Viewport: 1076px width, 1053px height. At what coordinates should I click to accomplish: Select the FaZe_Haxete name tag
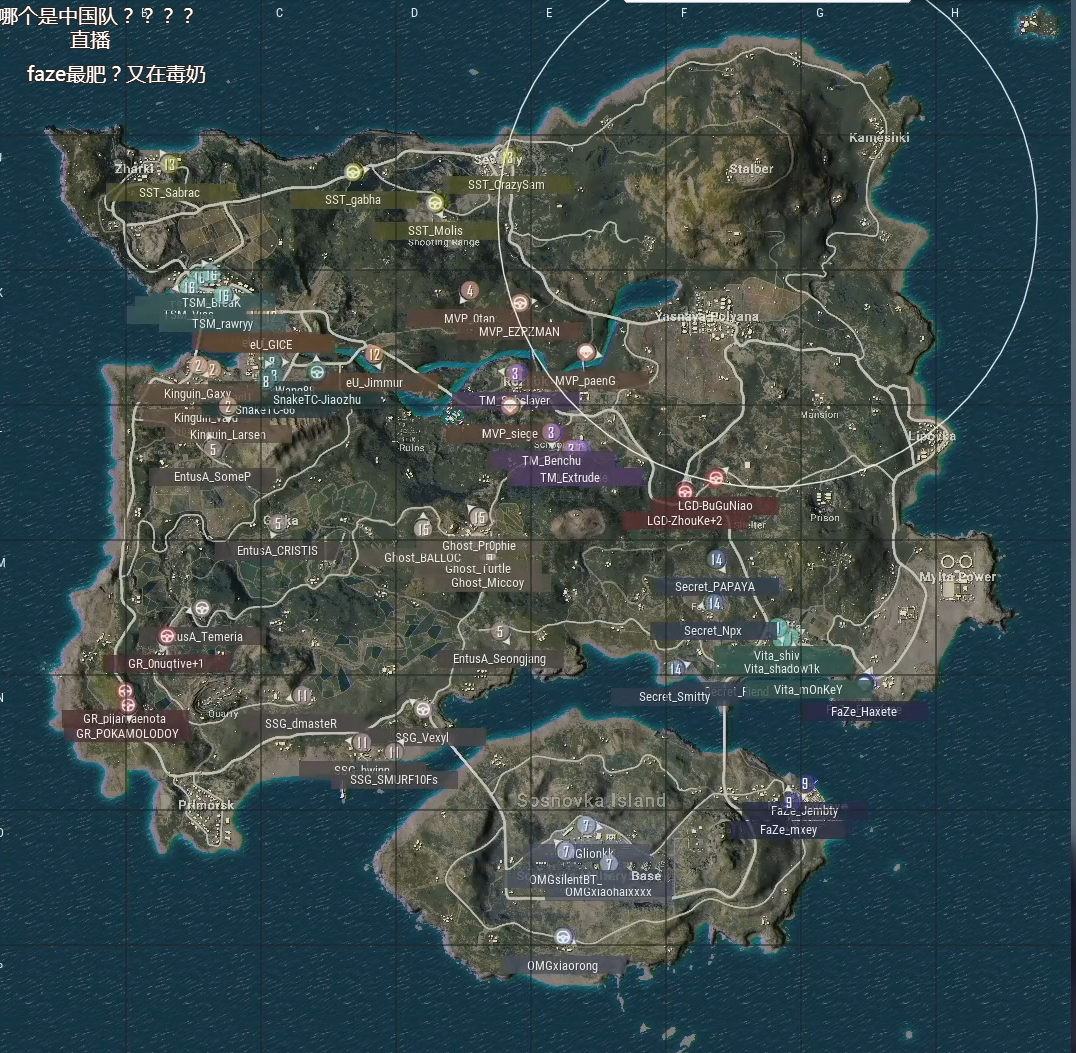coord(864,712)
